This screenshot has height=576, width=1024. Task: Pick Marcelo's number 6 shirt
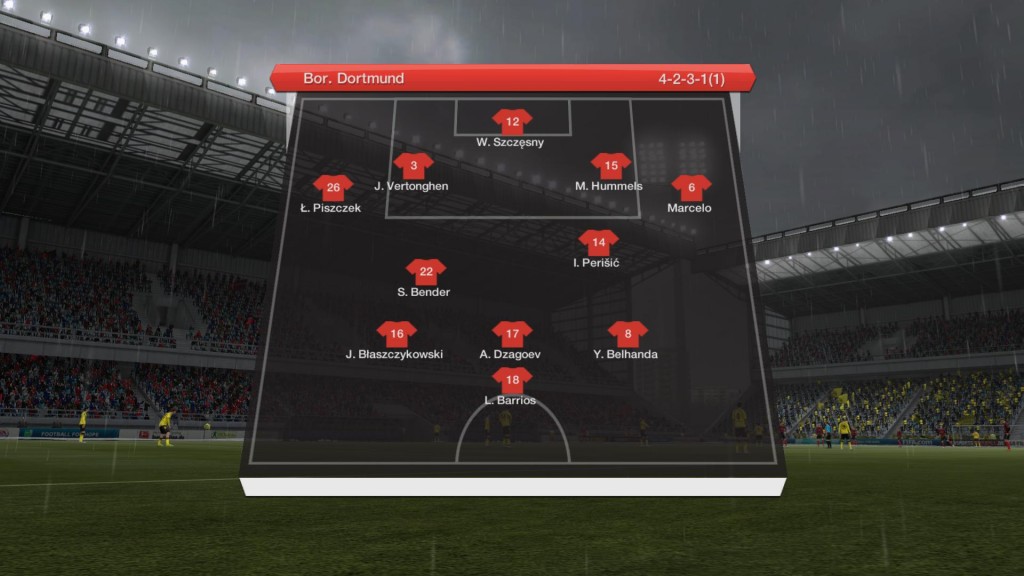[x=691, y=187]
